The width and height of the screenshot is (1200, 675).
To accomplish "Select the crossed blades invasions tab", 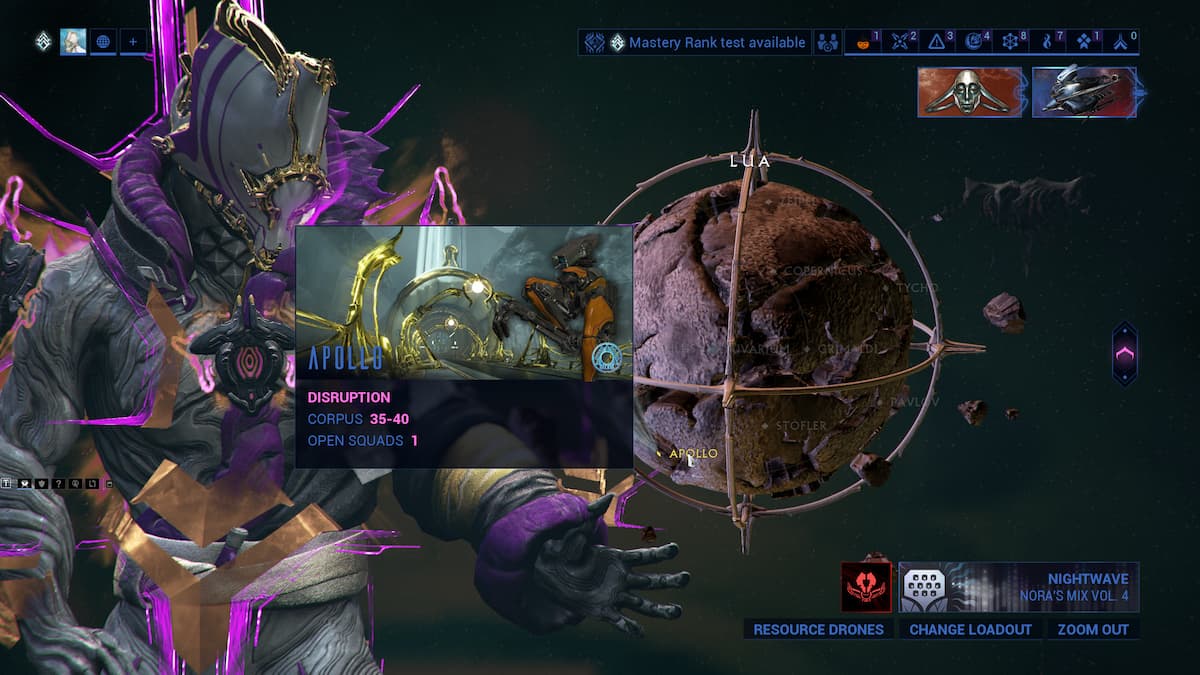I will pos(902,42).
